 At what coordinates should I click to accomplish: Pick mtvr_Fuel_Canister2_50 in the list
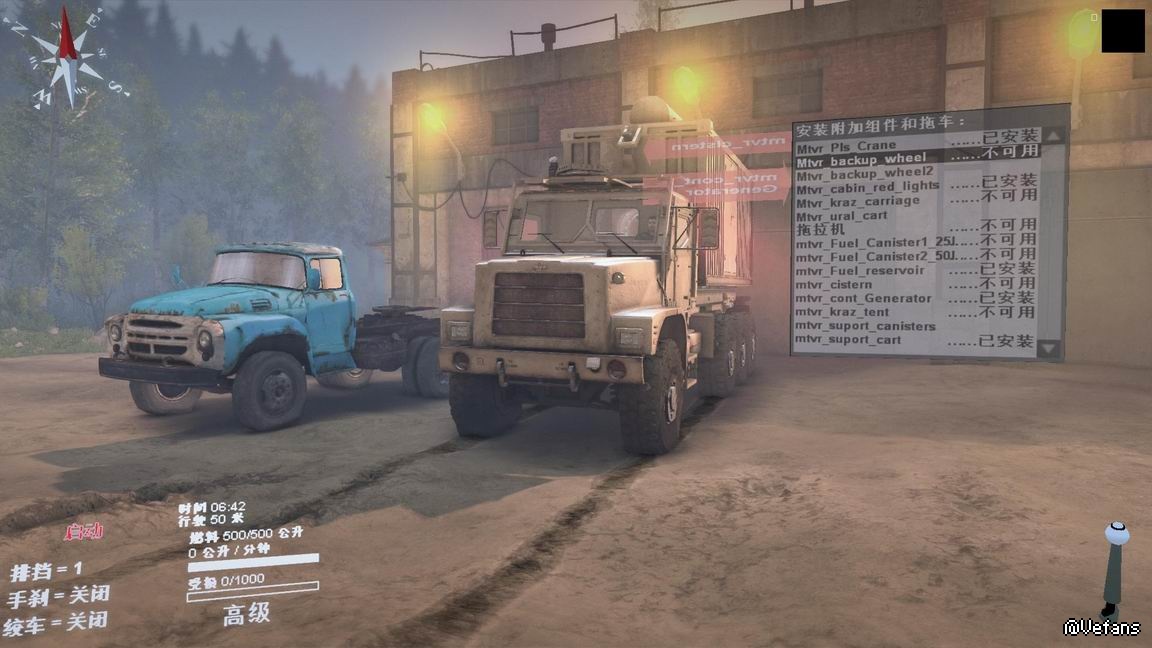click(x=915, y=256)
